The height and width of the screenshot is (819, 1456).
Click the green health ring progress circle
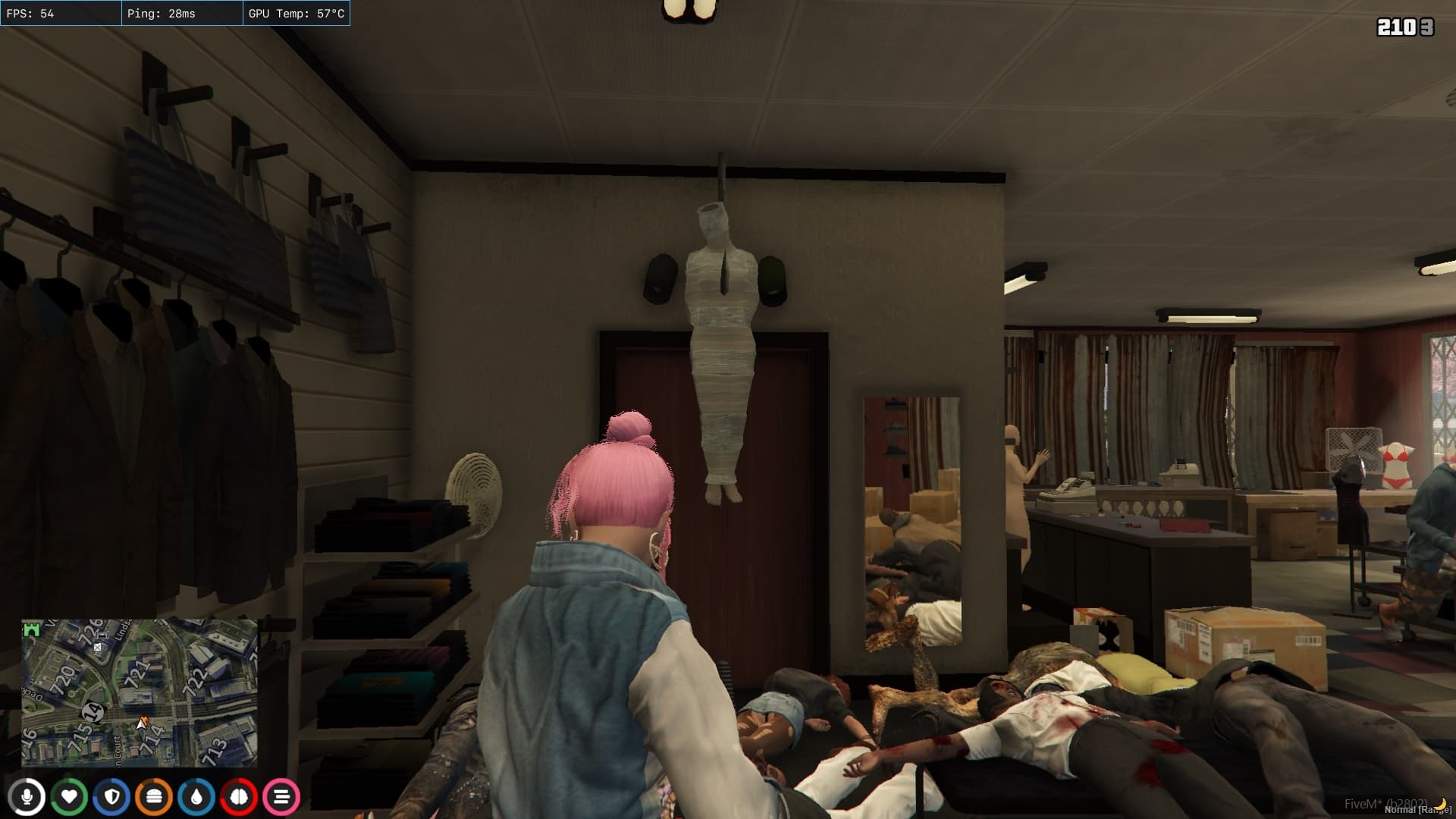(71, 796)
